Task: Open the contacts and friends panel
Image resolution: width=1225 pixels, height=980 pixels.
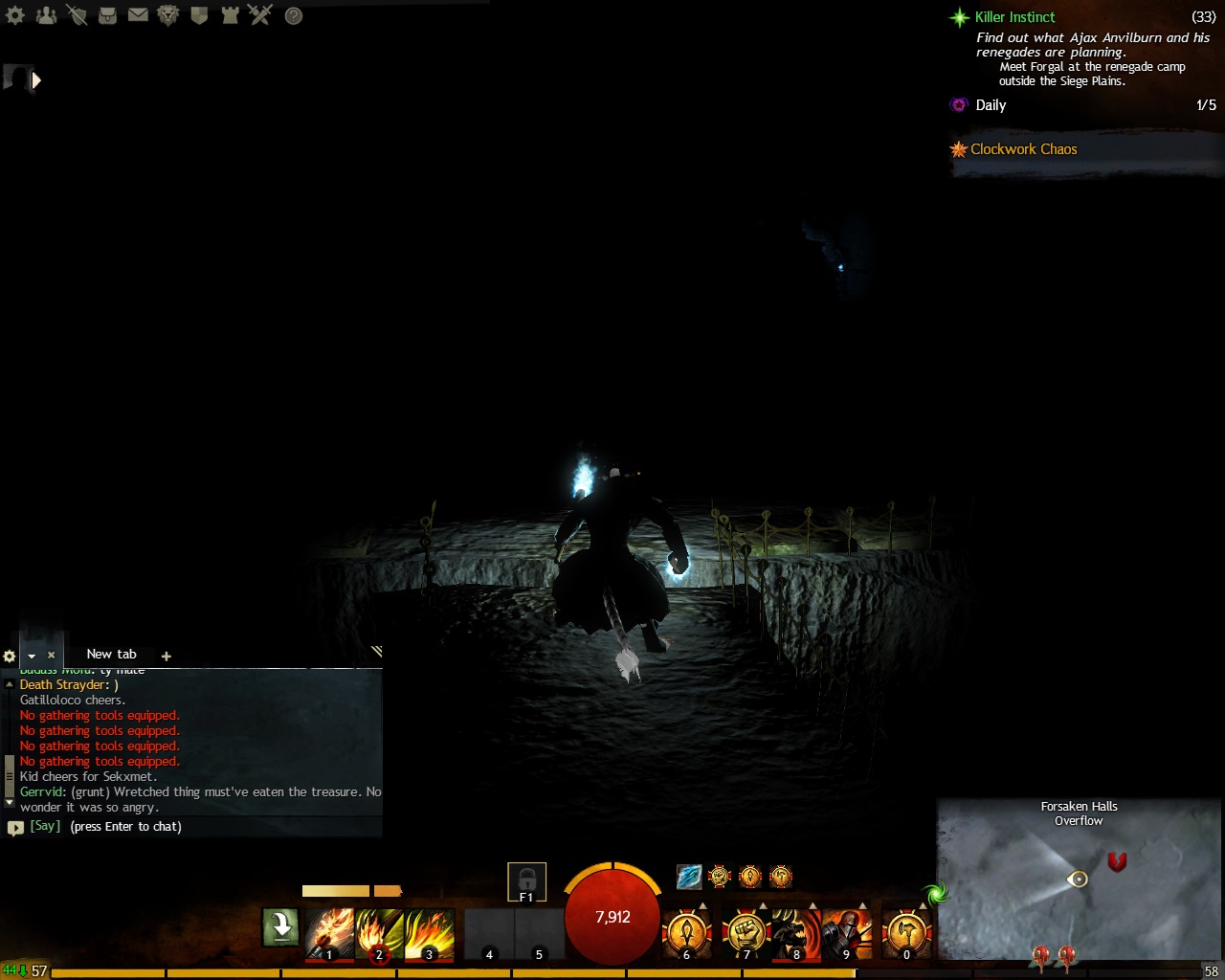Action: click(x=46, y=15)
